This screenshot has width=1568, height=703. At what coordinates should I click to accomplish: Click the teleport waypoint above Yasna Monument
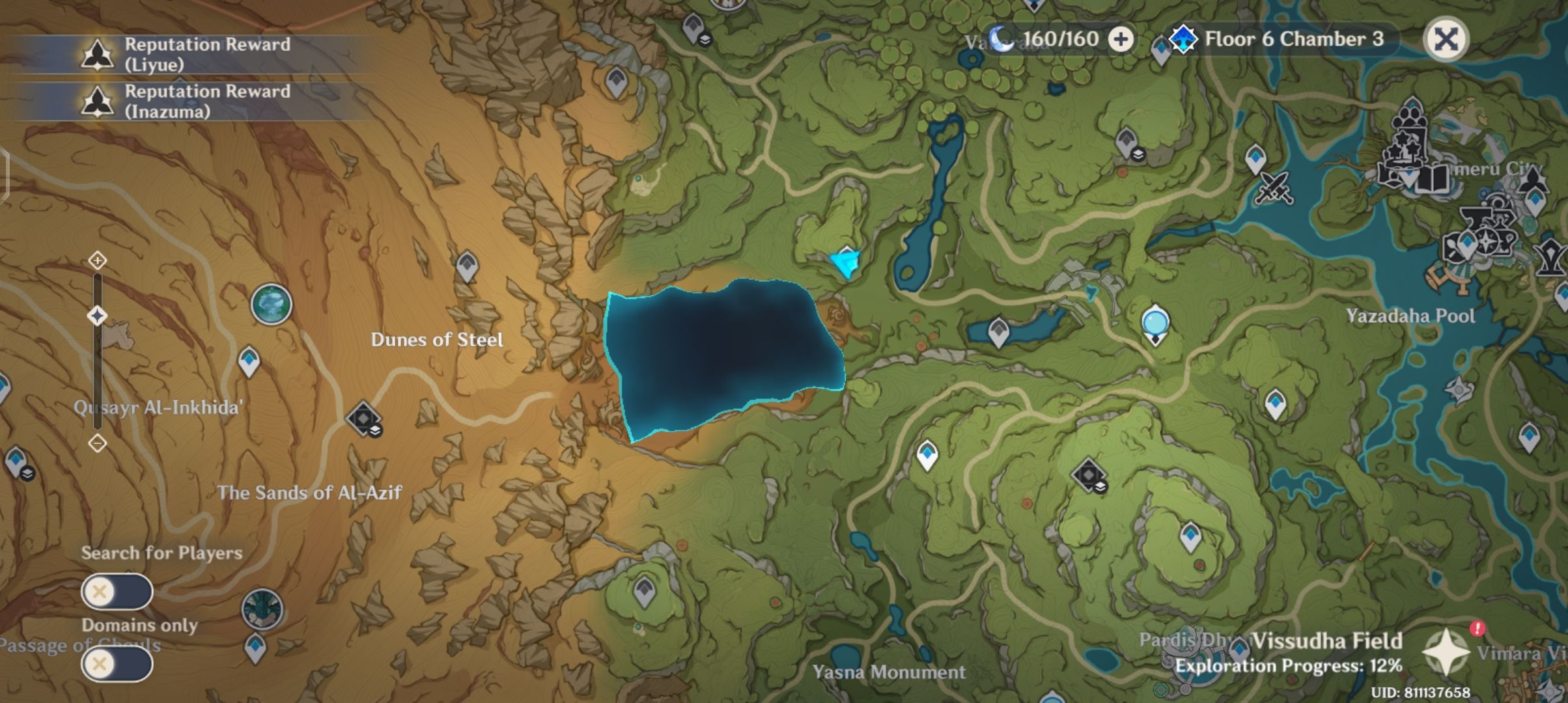644,592
